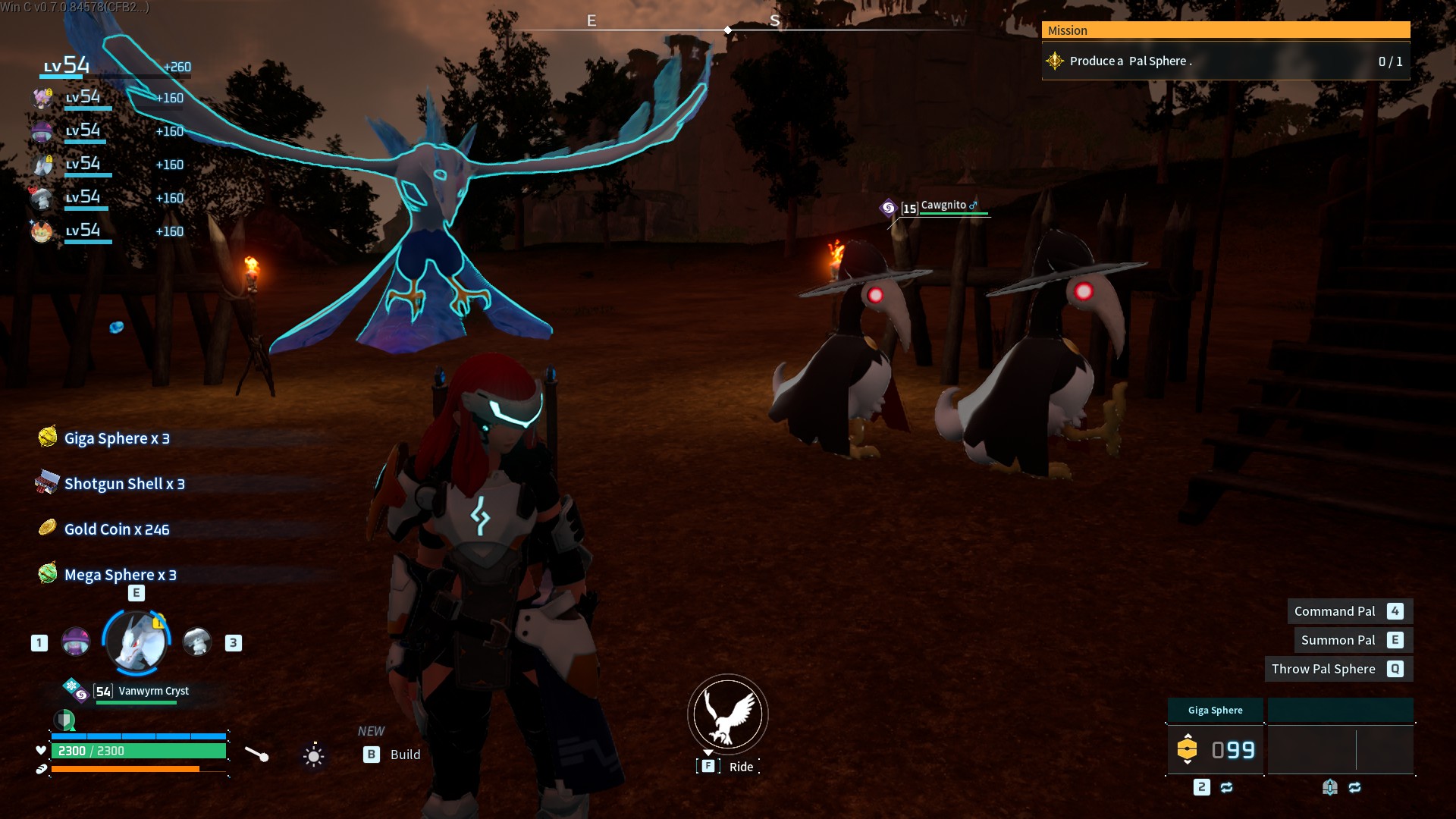Click the Gold Coin x 246 pickup entry

point(116,529)
